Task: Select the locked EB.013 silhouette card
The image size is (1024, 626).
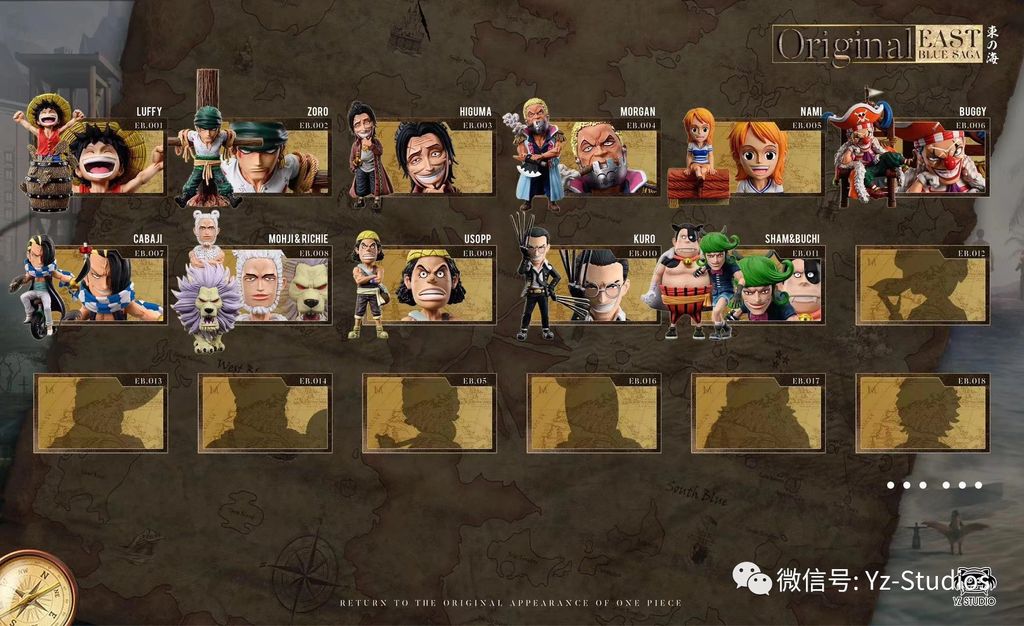Action: point(100,413)
